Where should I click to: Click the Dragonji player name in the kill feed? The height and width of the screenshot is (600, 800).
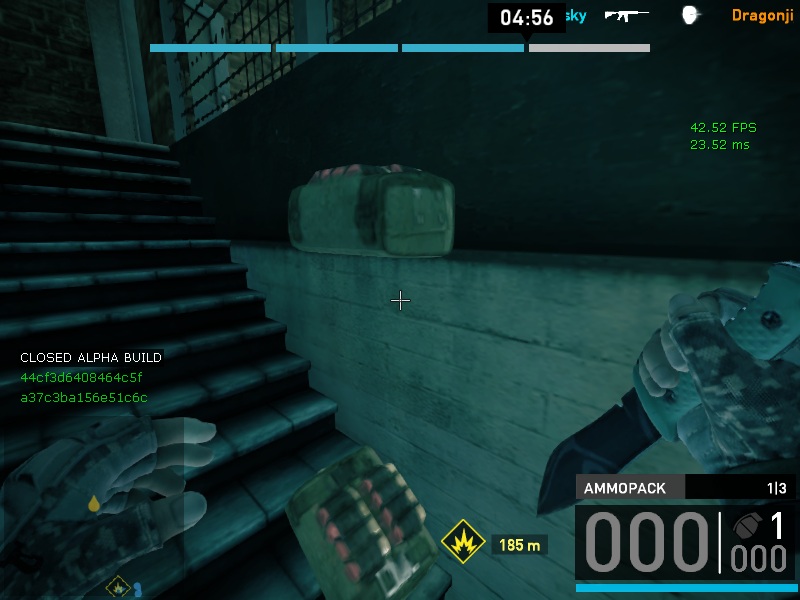(x=763, y=15)
